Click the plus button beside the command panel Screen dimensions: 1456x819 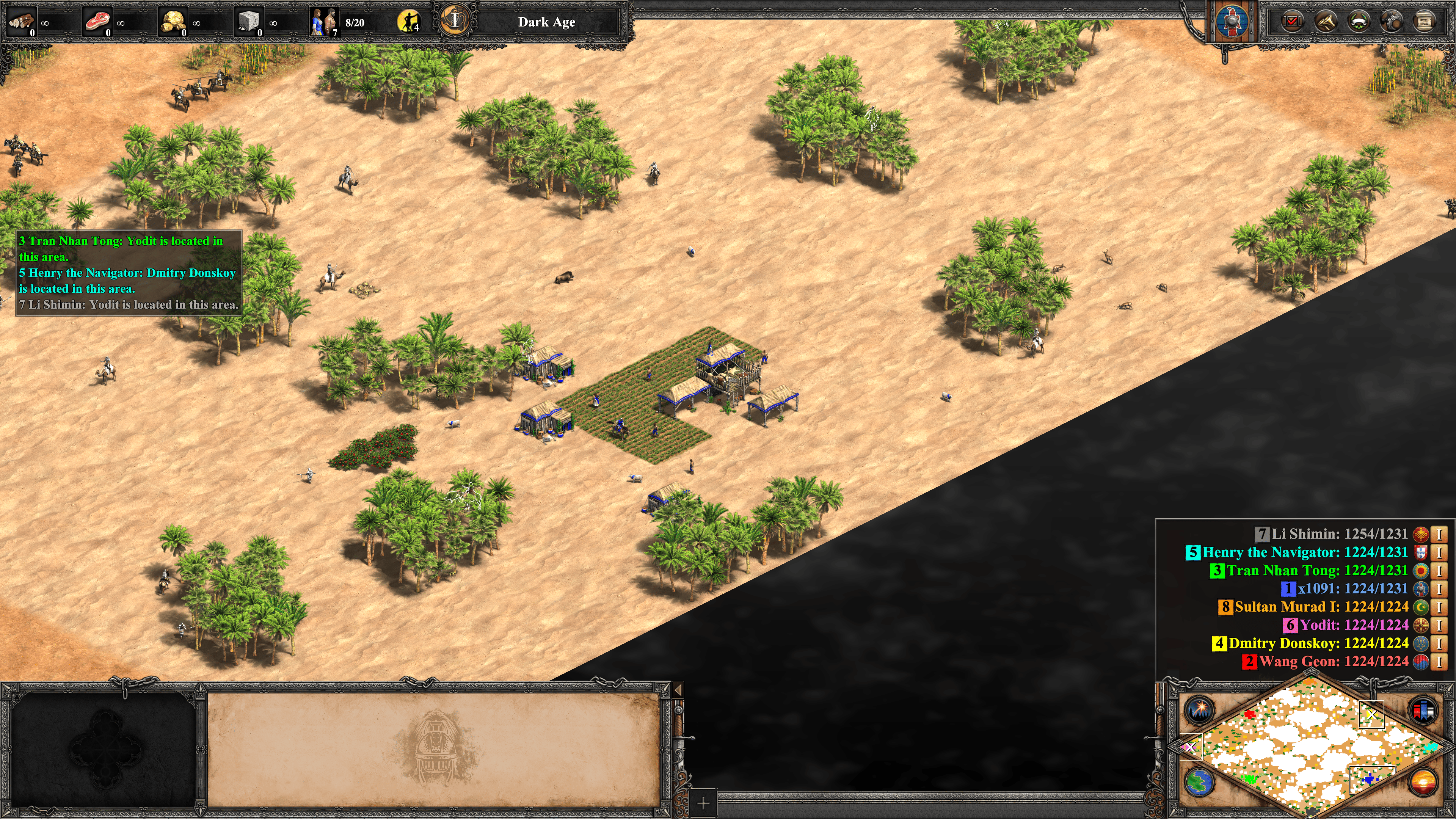pos(703,803)
